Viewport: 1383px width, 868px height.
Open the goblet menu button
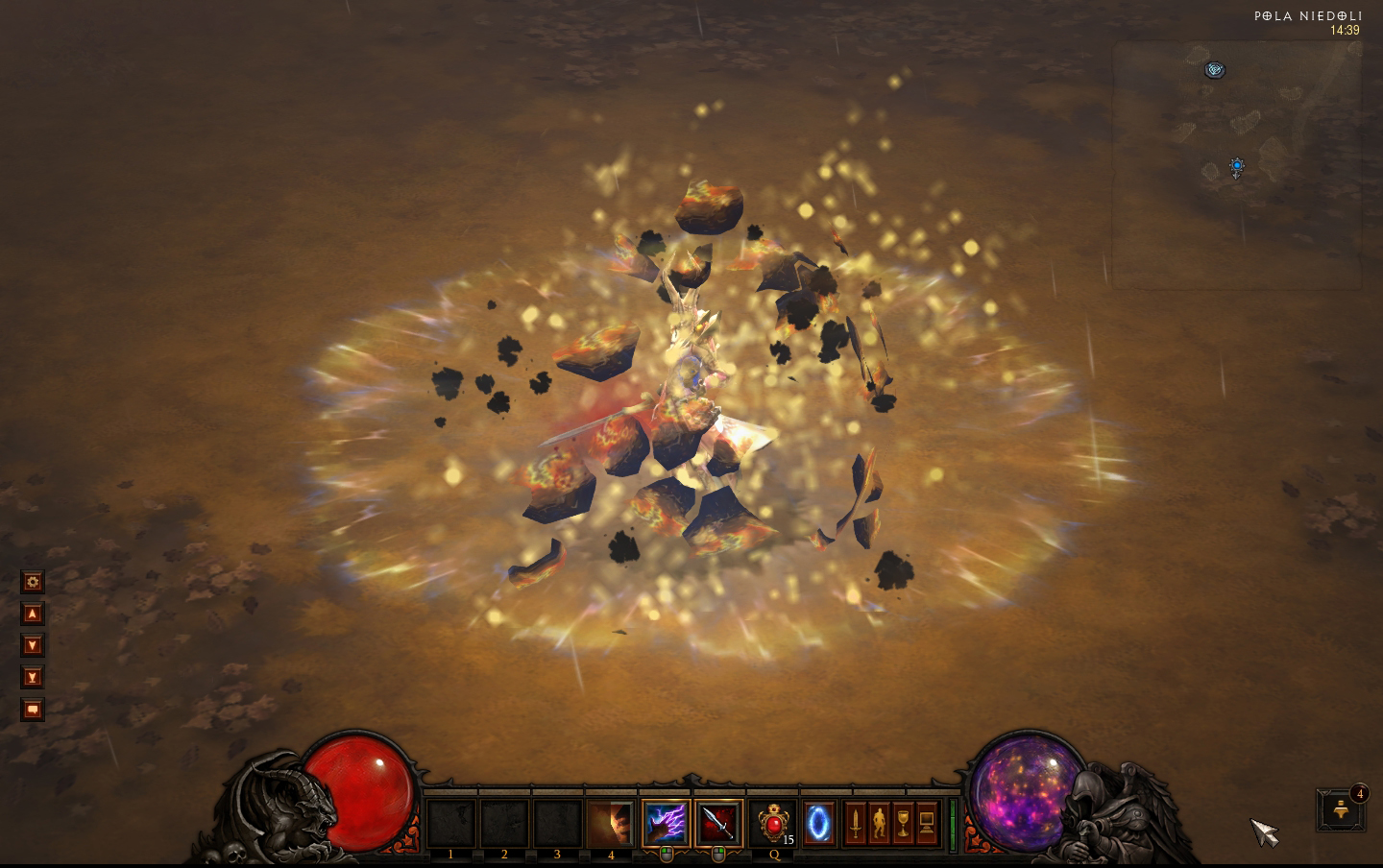click(x=904, y=823)
